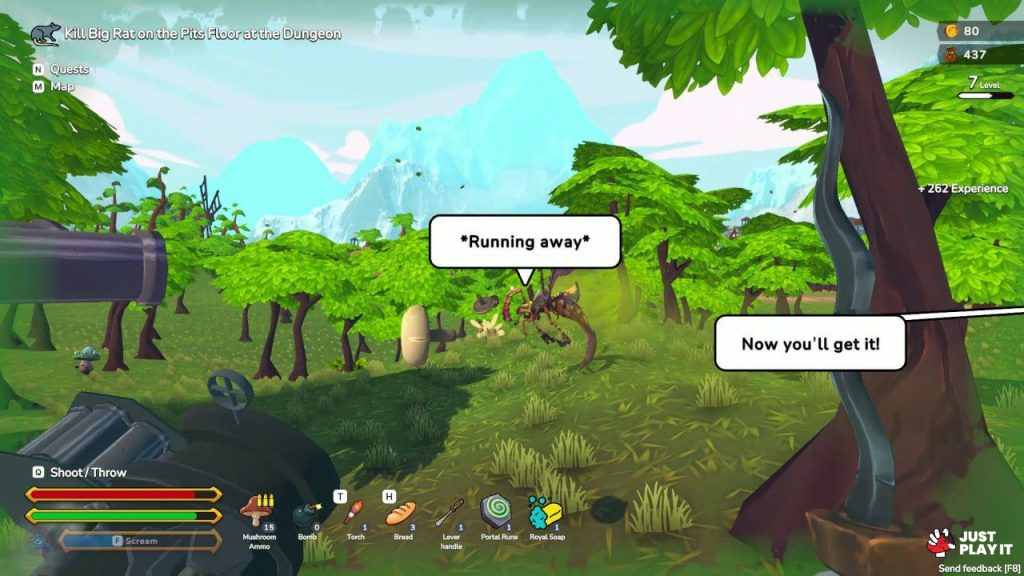Image resolution: width=1024 pixels, height=576 pixels.
Task: Activate the Scream ability bar
Action: coord(140,541)
